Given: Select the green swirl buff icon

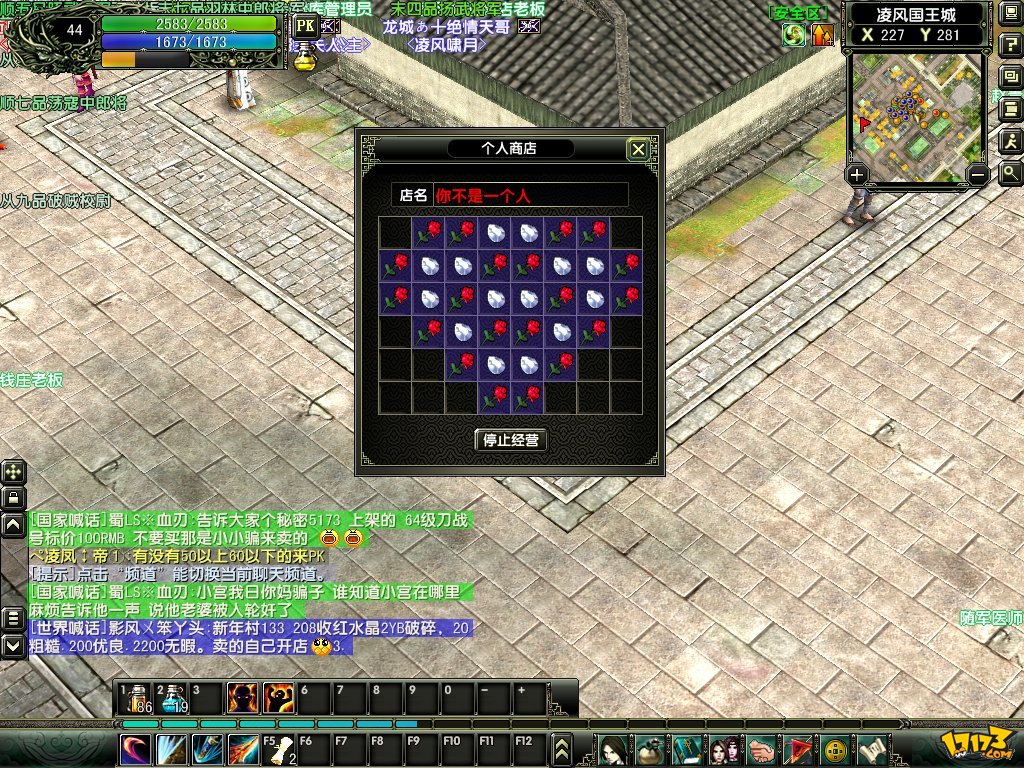Looking at the screenshot, I should click(x=795, y=35).
